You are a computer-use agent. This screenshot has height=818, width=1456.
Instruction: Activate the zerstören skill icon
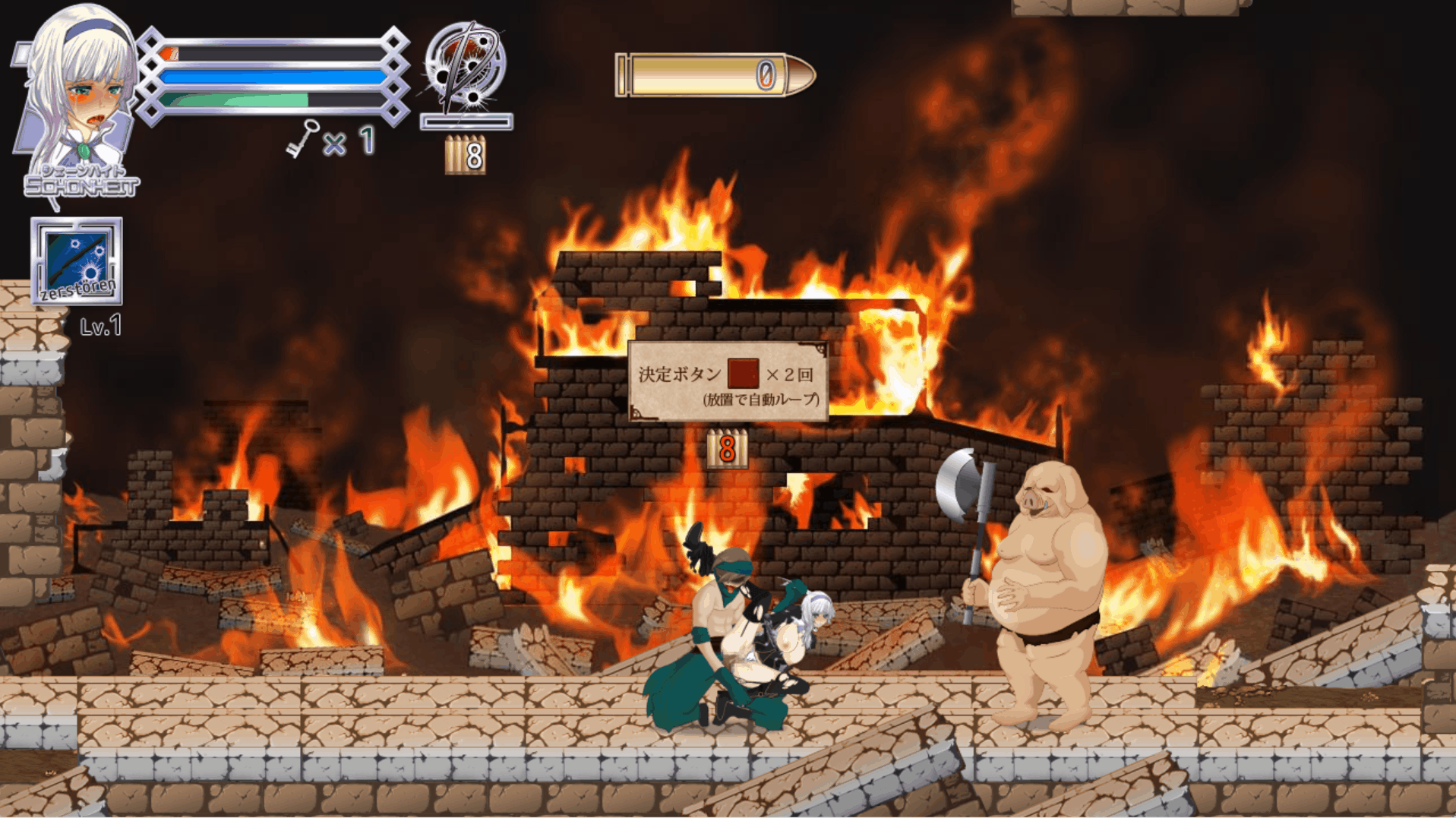click(x=77, y=261)
